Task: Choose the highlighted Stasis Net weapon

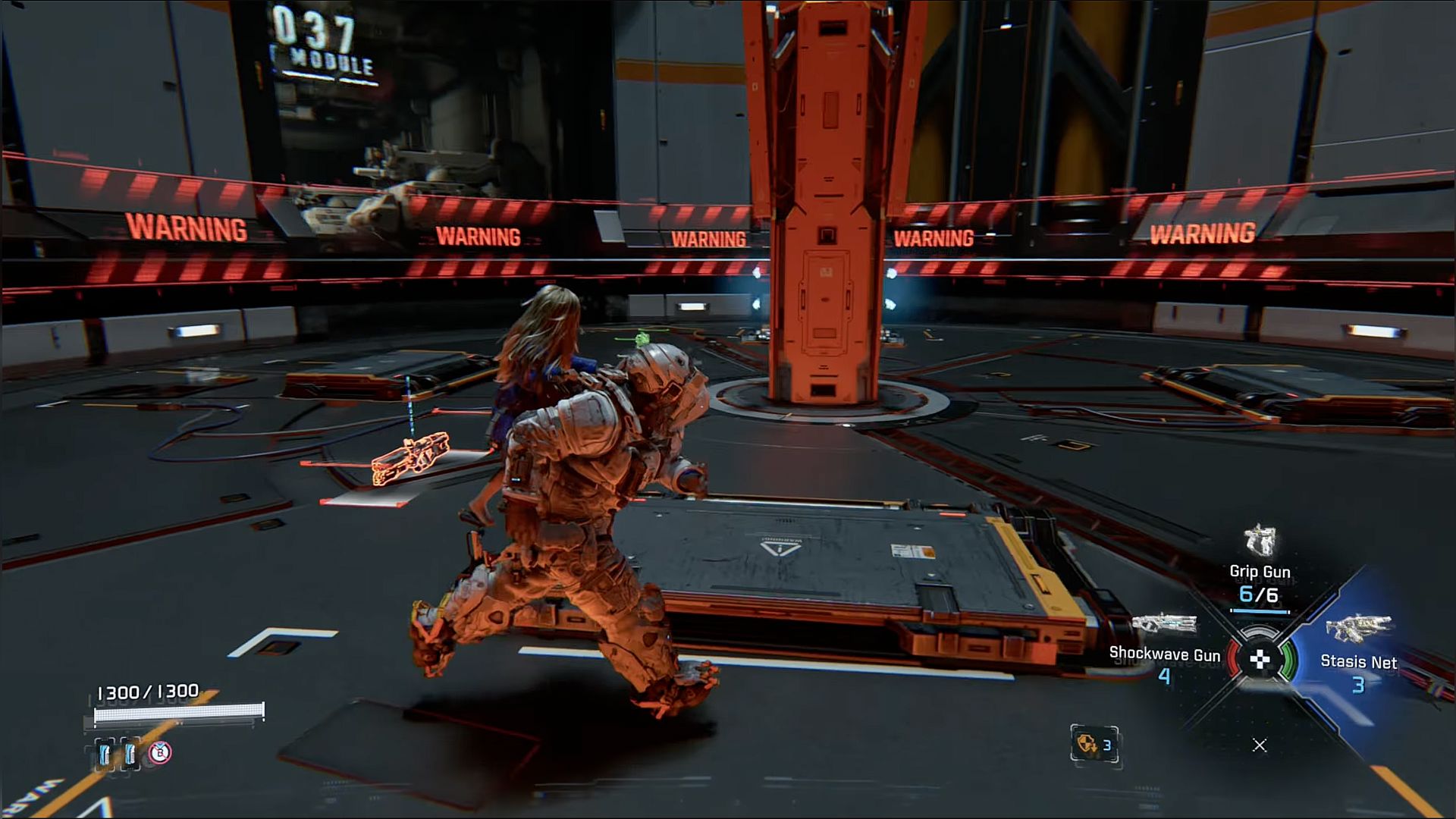Action: coord(1358,651)
